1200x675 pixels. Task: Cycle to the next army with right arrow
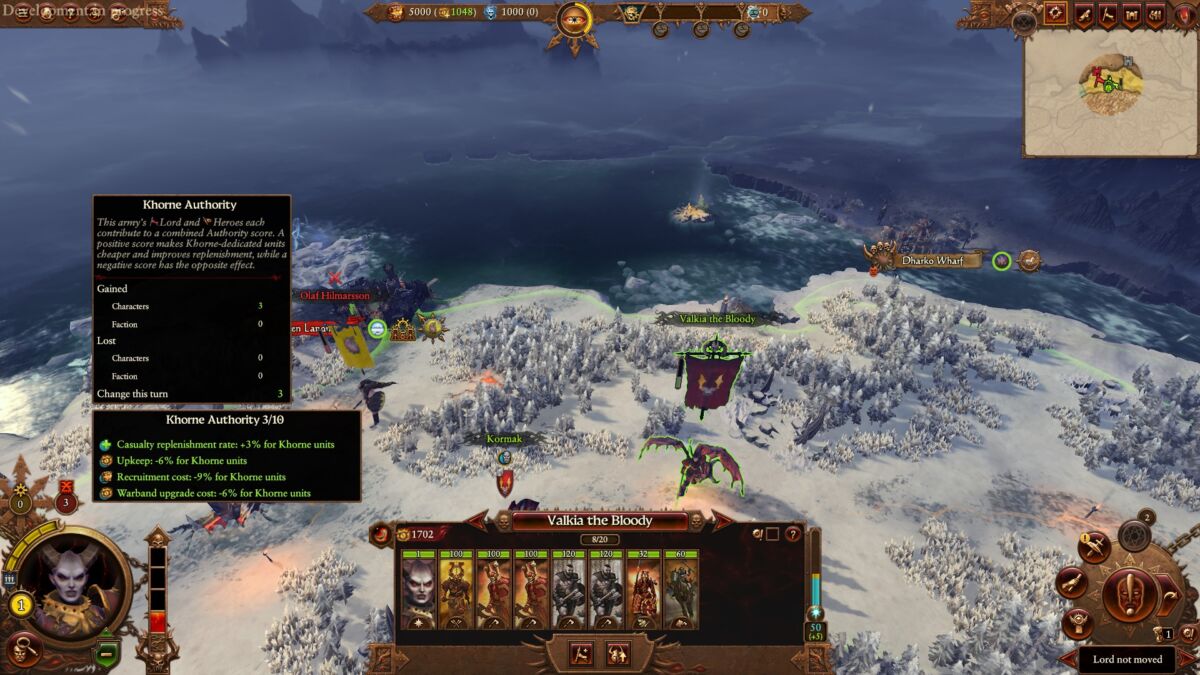tap(722, 520)
